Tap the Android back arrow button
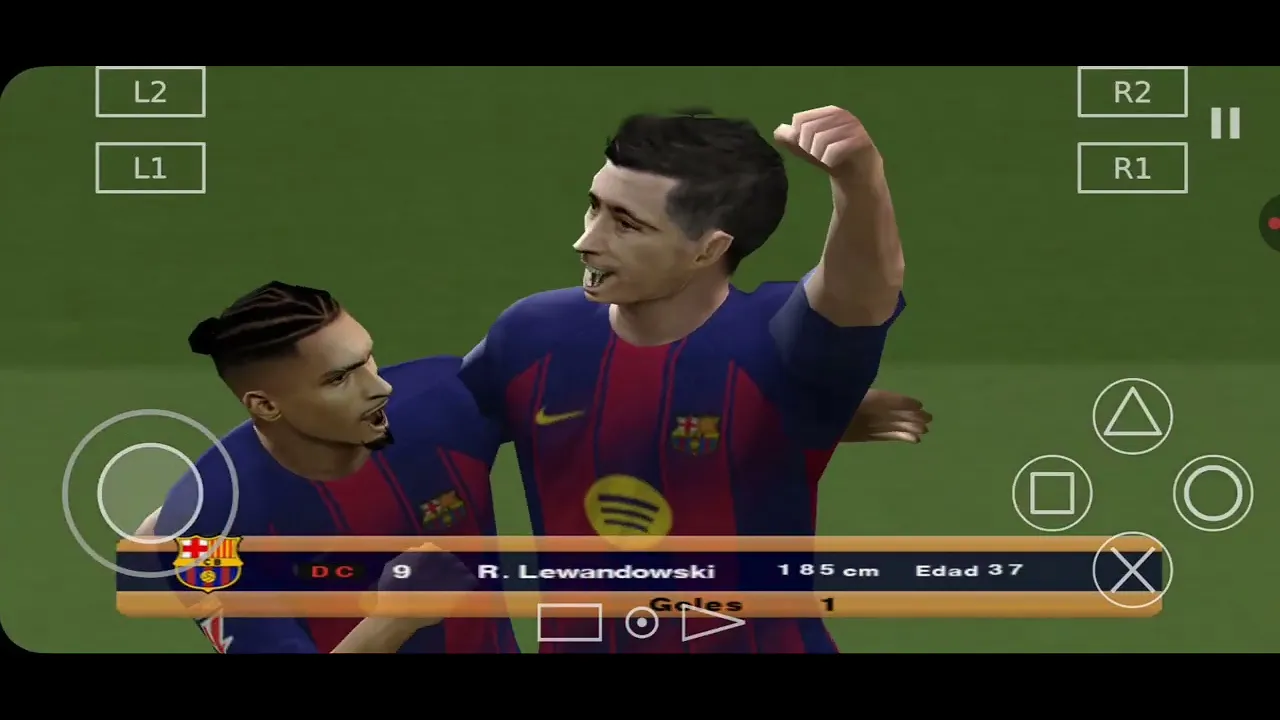Image resolution: width=1280 pixels, height=720 pixels. point(713,623)
